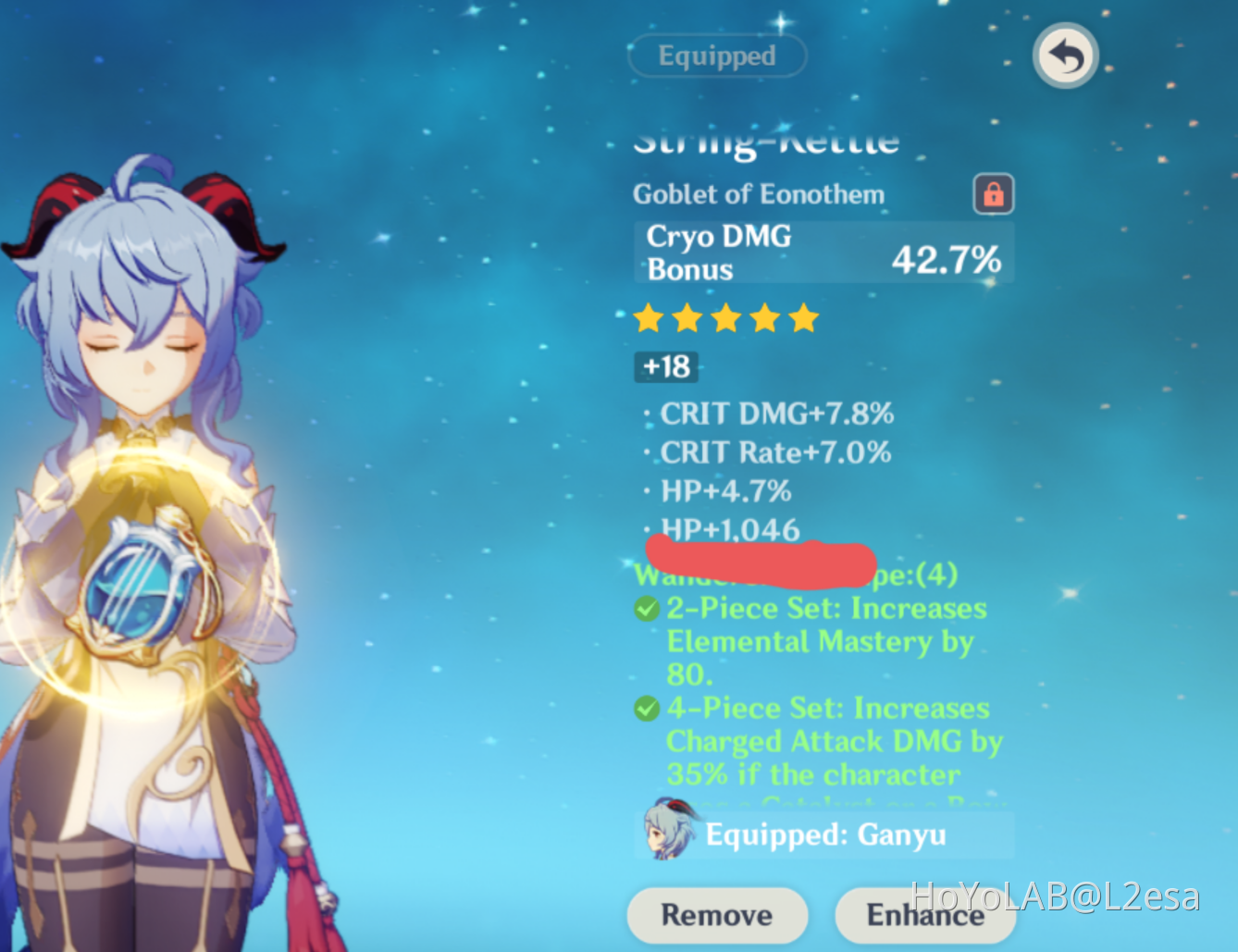Click the green checkmark beside 2-Piece Set
The height and width of the screenshot is (952, 1238).
(647, 609)
